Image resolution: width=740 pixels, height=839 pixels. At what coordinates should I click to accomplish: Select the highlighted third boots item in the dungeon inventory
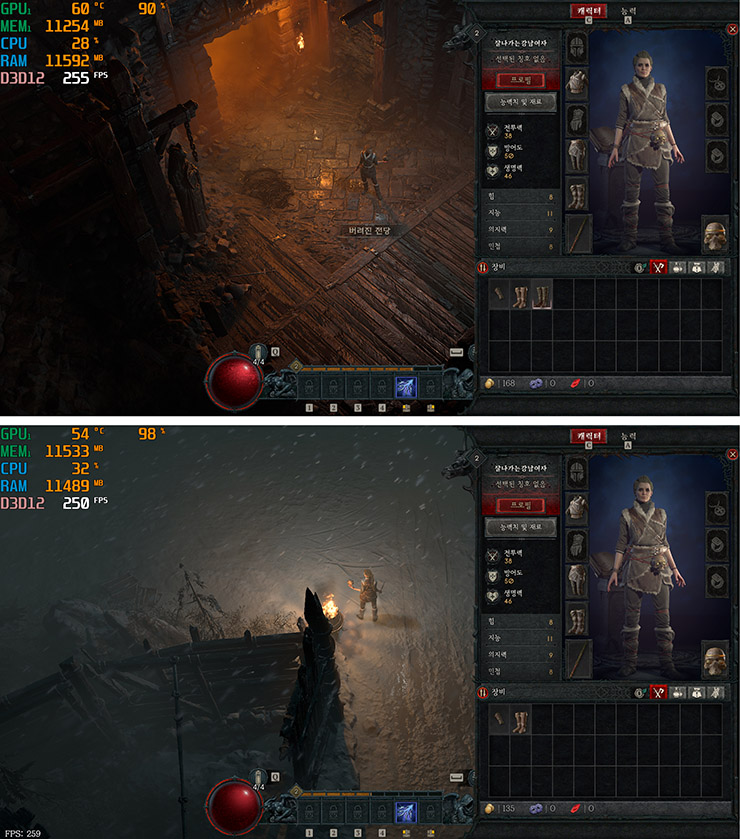[x=542, y=295]
